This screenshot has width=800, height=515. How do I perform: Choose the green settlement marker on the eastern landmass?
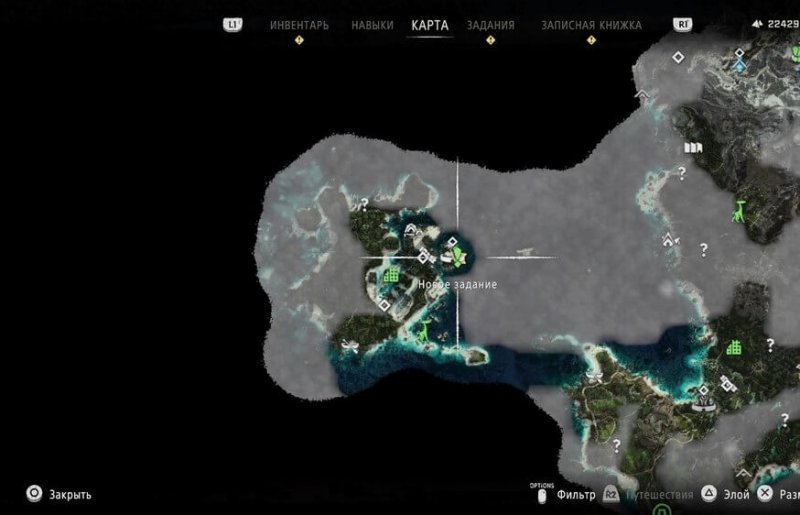click(735, 347)
